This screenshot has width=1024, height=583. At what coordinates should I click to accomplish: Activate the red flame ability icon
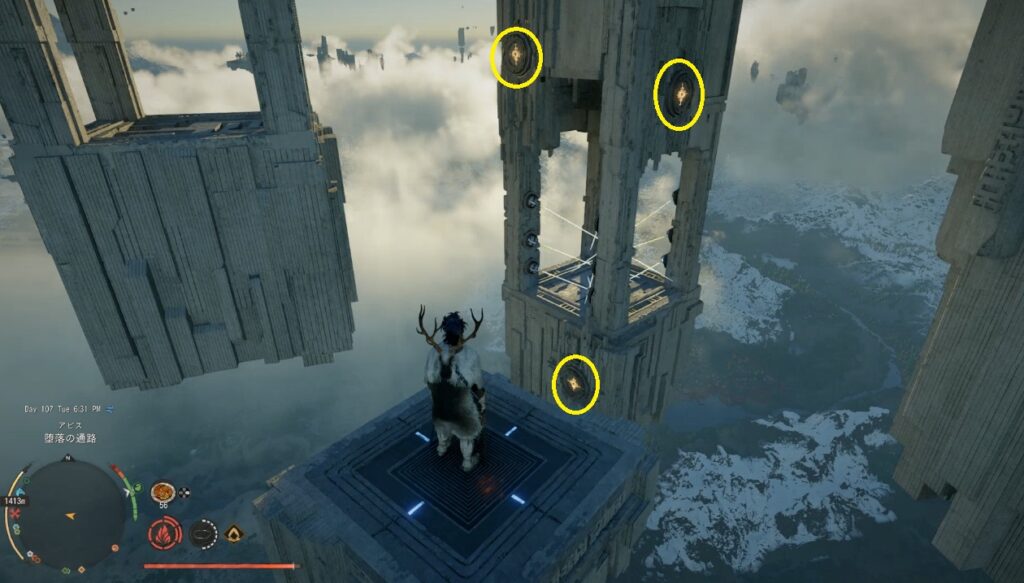[164, 533]
